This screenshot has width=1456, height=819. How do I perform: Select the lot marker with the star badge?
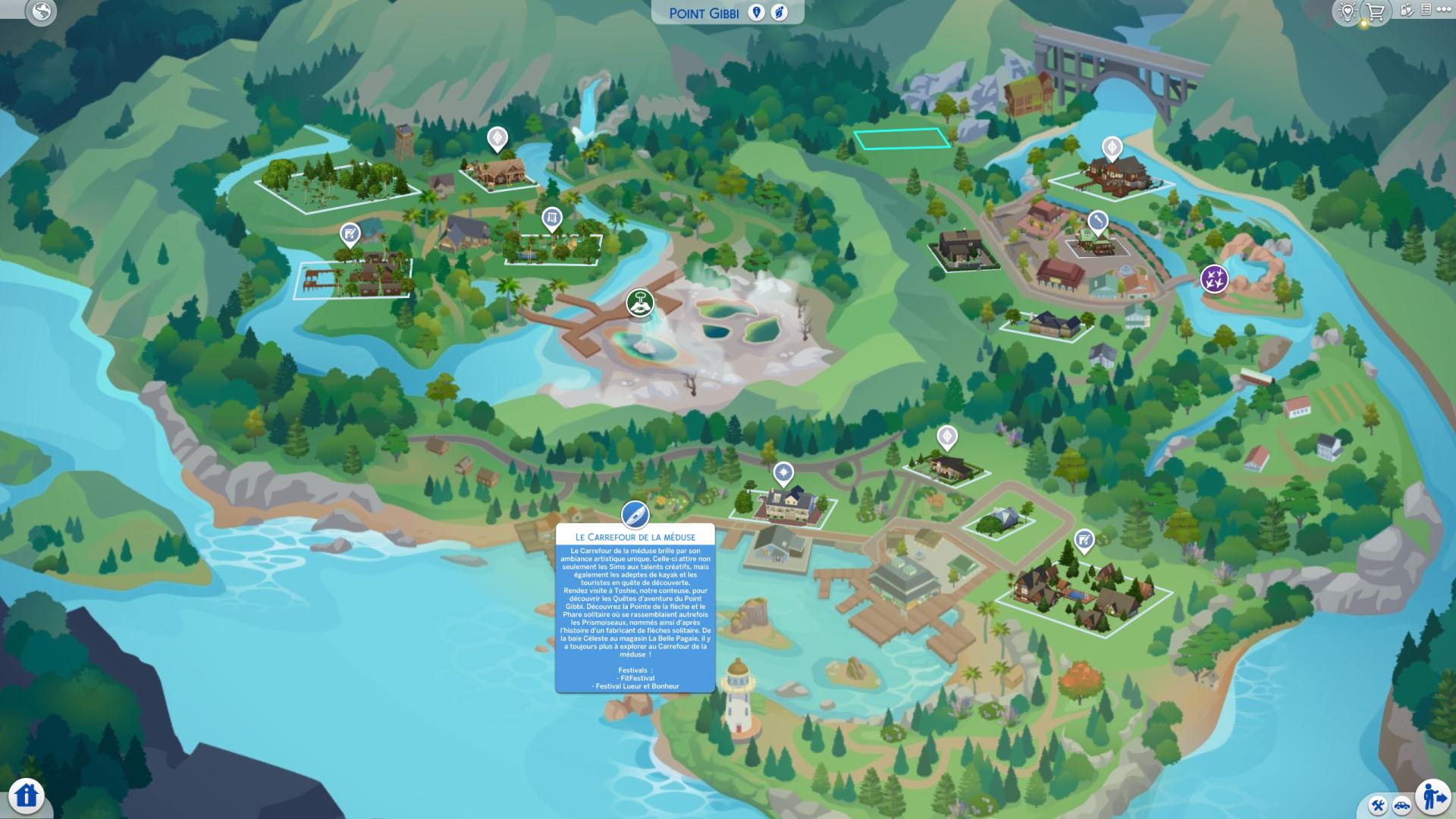[x=783, y=474]
